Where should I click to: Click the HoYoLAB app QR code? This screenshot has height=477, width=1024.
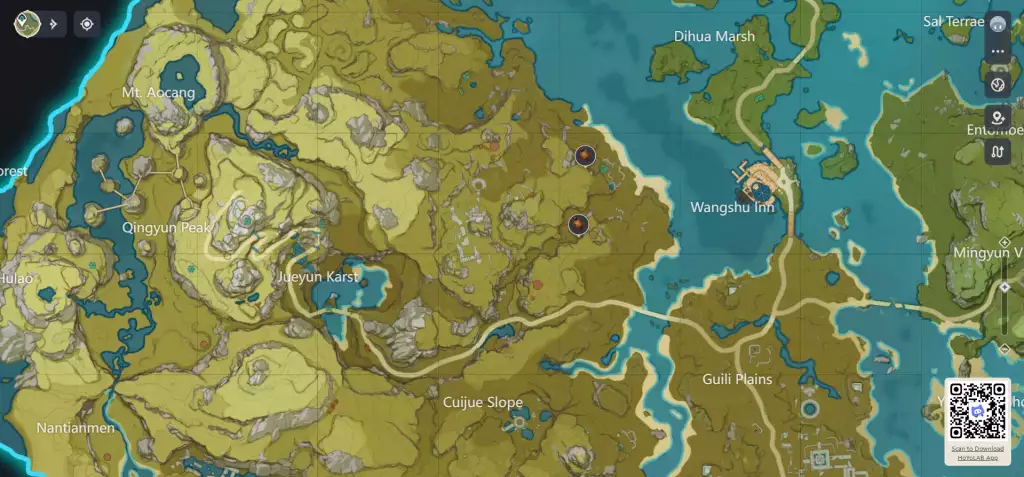[977, 410]
